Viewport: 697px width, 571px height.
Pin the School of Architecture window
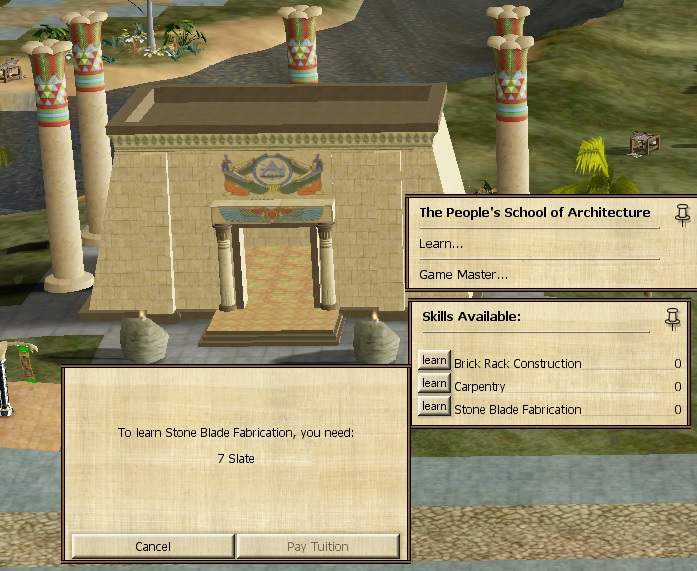[683, 212]
